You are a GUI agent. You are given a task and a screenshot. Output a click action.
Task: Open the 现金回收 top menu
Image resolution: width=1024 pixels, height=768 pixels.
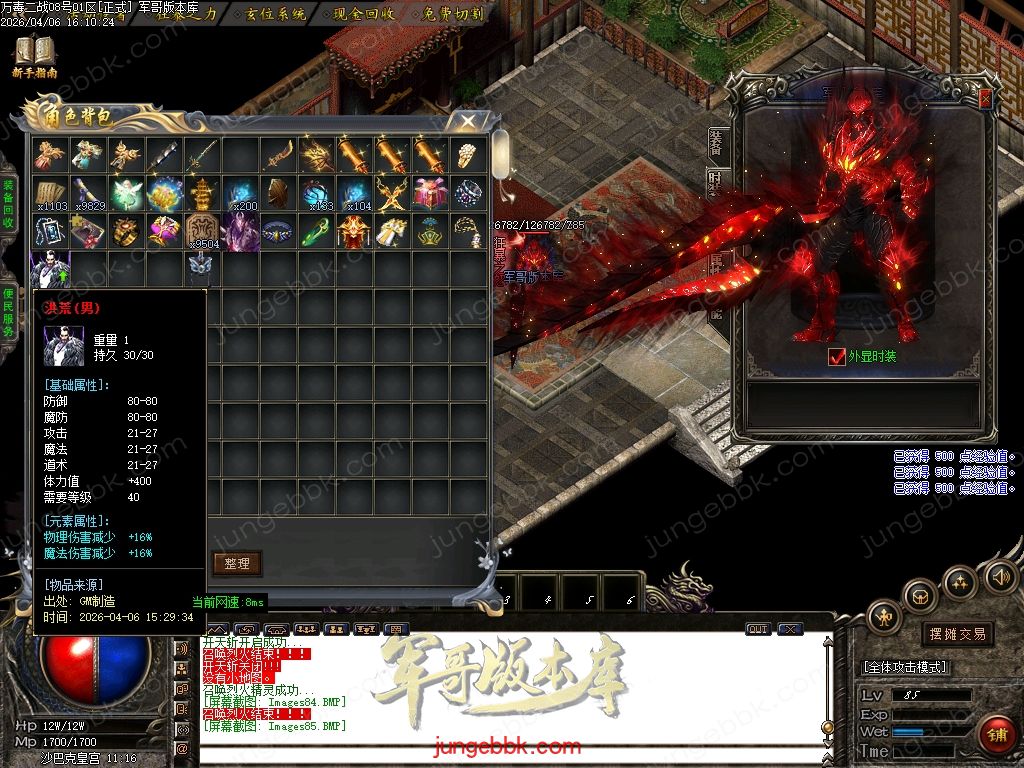pyautogui.click(x=364, y=14)
